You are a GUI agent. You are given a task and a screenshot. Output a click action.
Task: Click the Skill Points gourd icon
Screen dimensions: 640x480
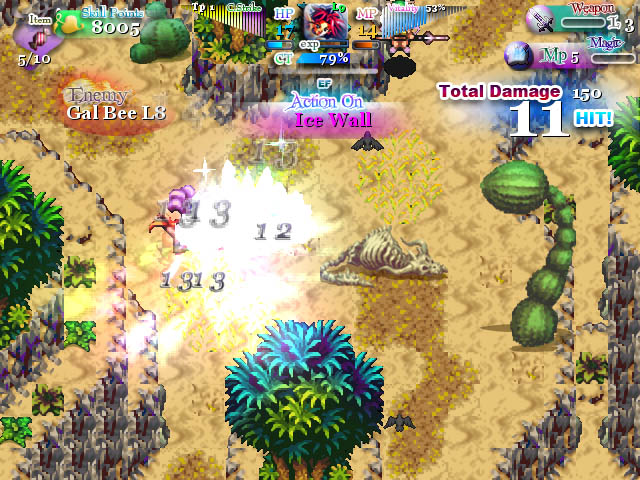point(69,22)
